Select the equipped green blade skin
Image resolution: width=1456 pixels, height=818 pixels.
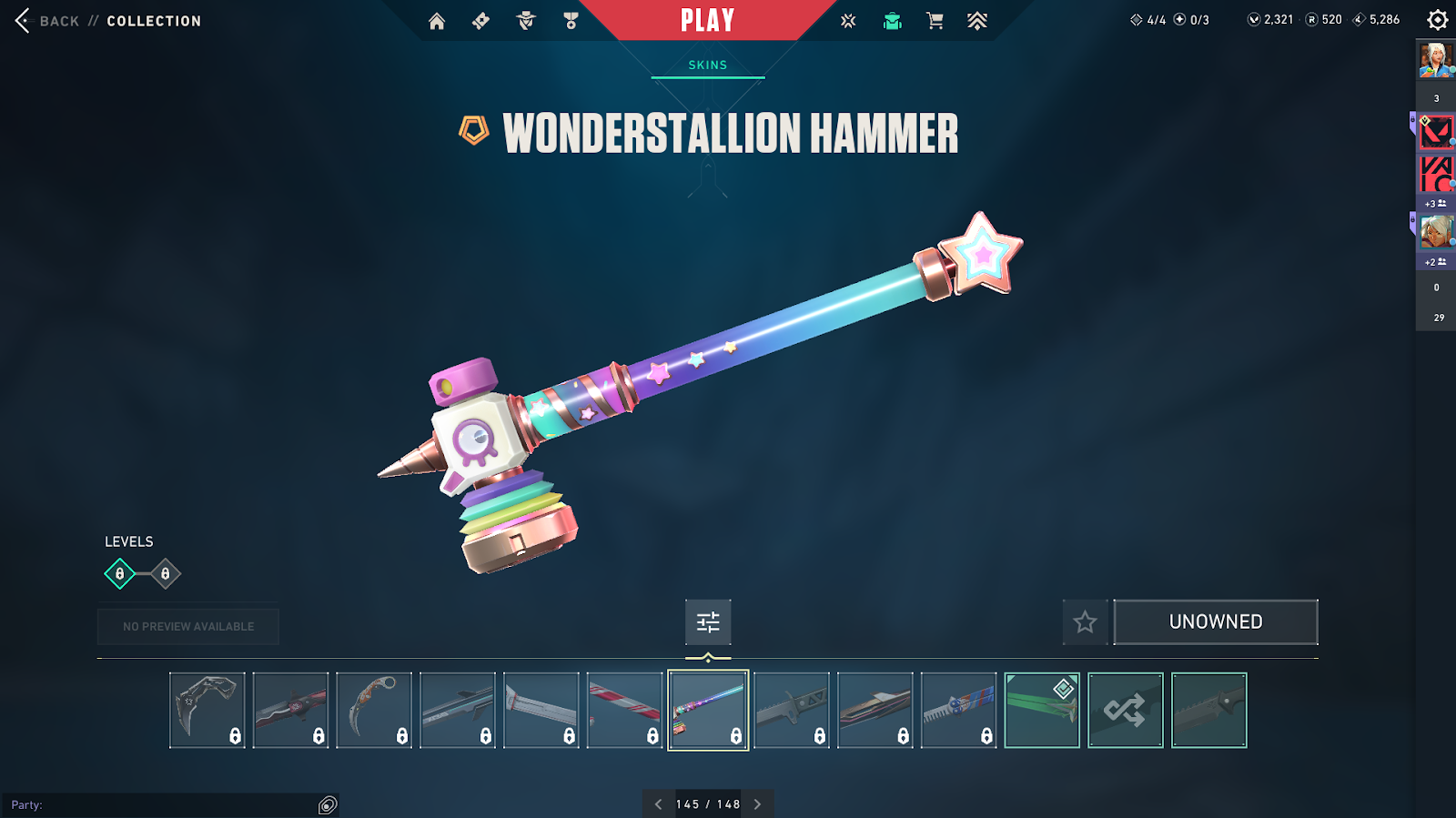tap(1042, 711)
